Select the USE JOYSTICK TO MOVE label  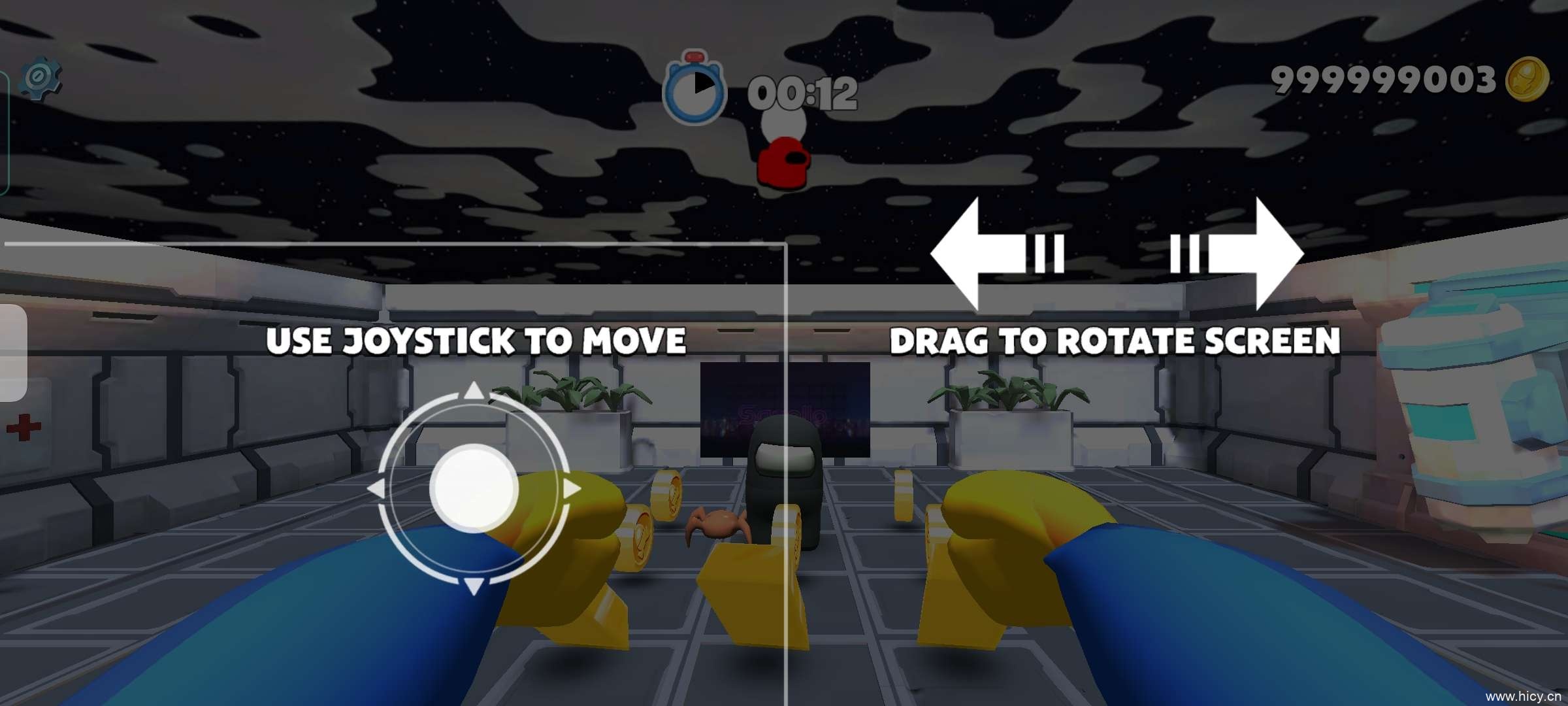coord(477,339)
